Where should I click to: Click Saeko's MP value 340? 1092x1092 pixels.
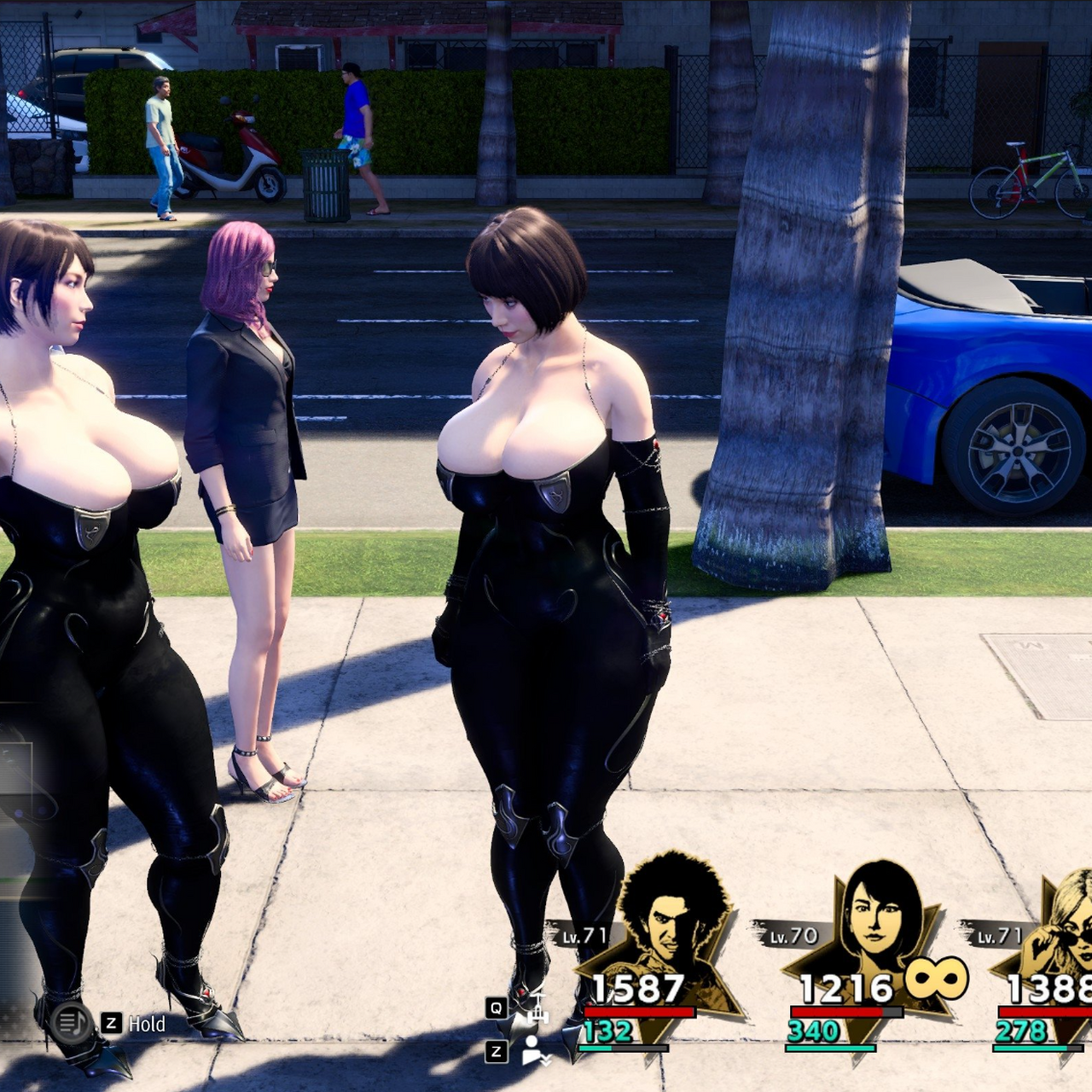[814, 1031]
